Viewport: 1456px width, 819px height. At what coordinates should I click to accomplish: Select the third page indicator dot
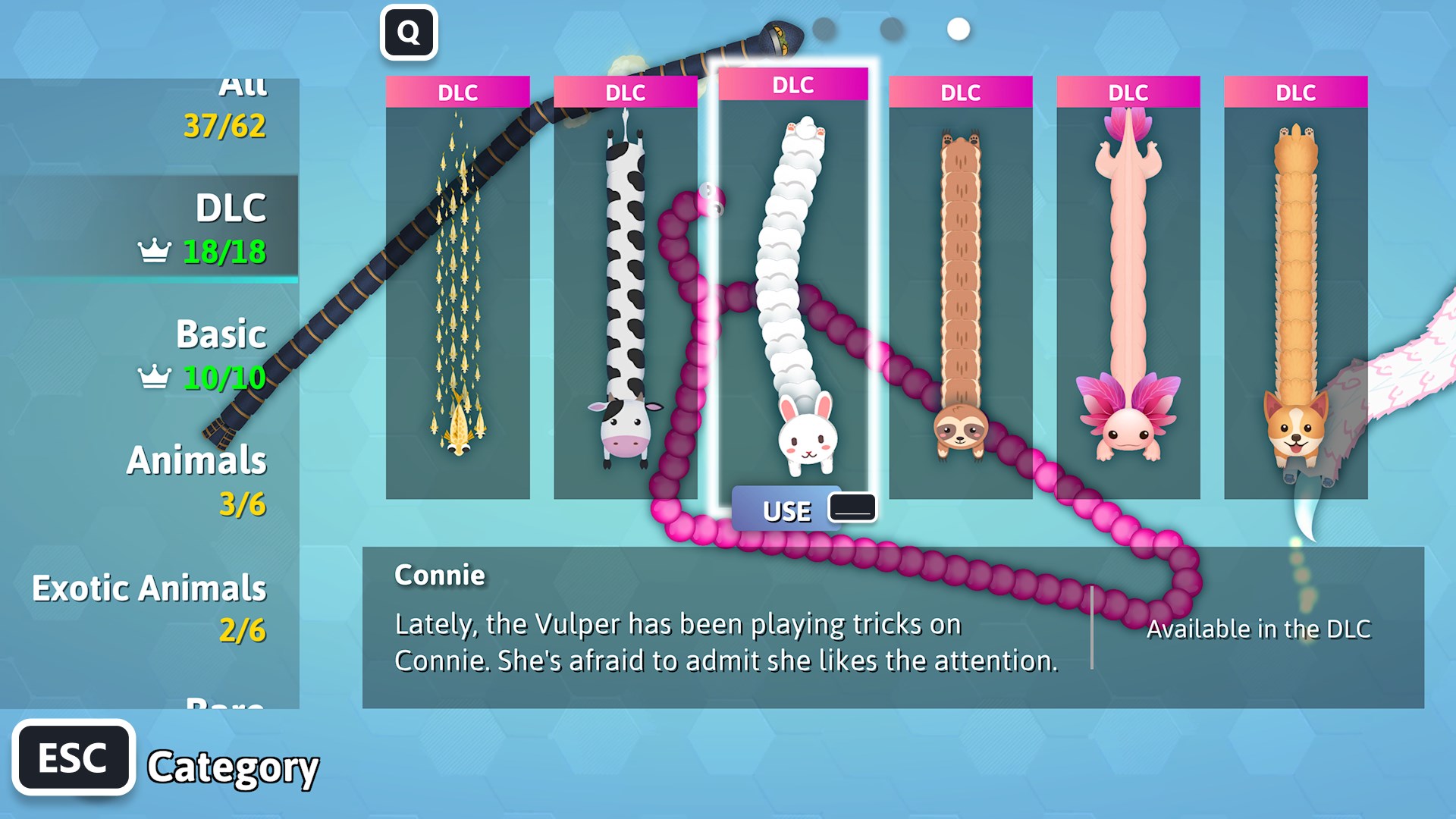957,30
